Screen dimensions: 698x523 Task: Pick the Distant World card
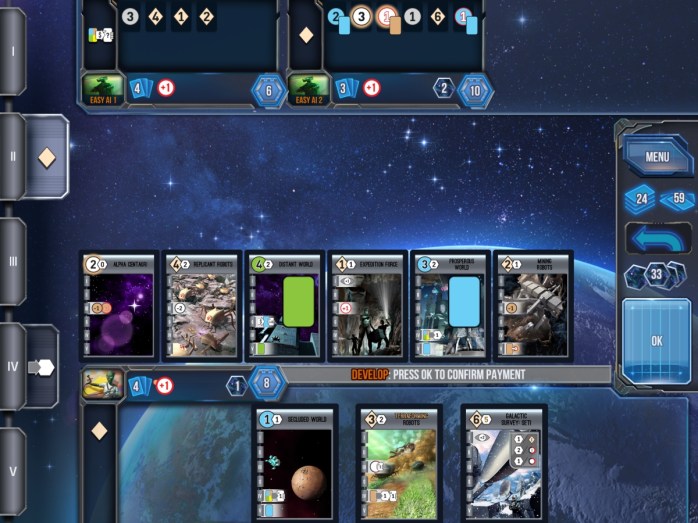(285, 306)
